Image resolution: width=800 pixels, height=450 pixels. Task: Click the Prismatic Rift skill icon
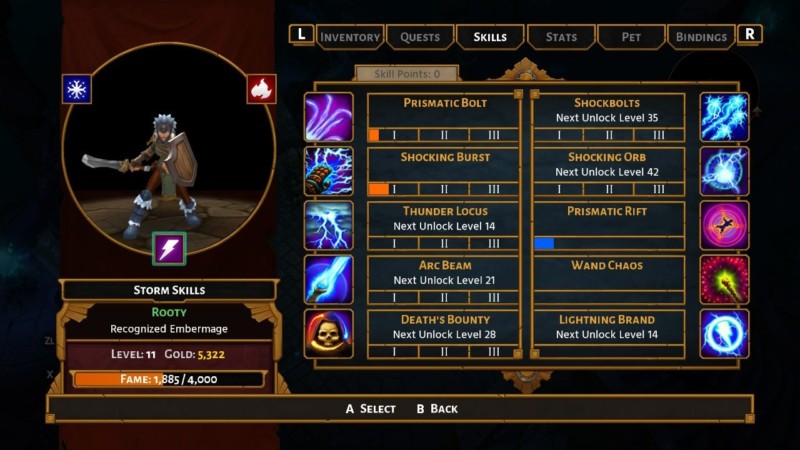click(724, 225)
